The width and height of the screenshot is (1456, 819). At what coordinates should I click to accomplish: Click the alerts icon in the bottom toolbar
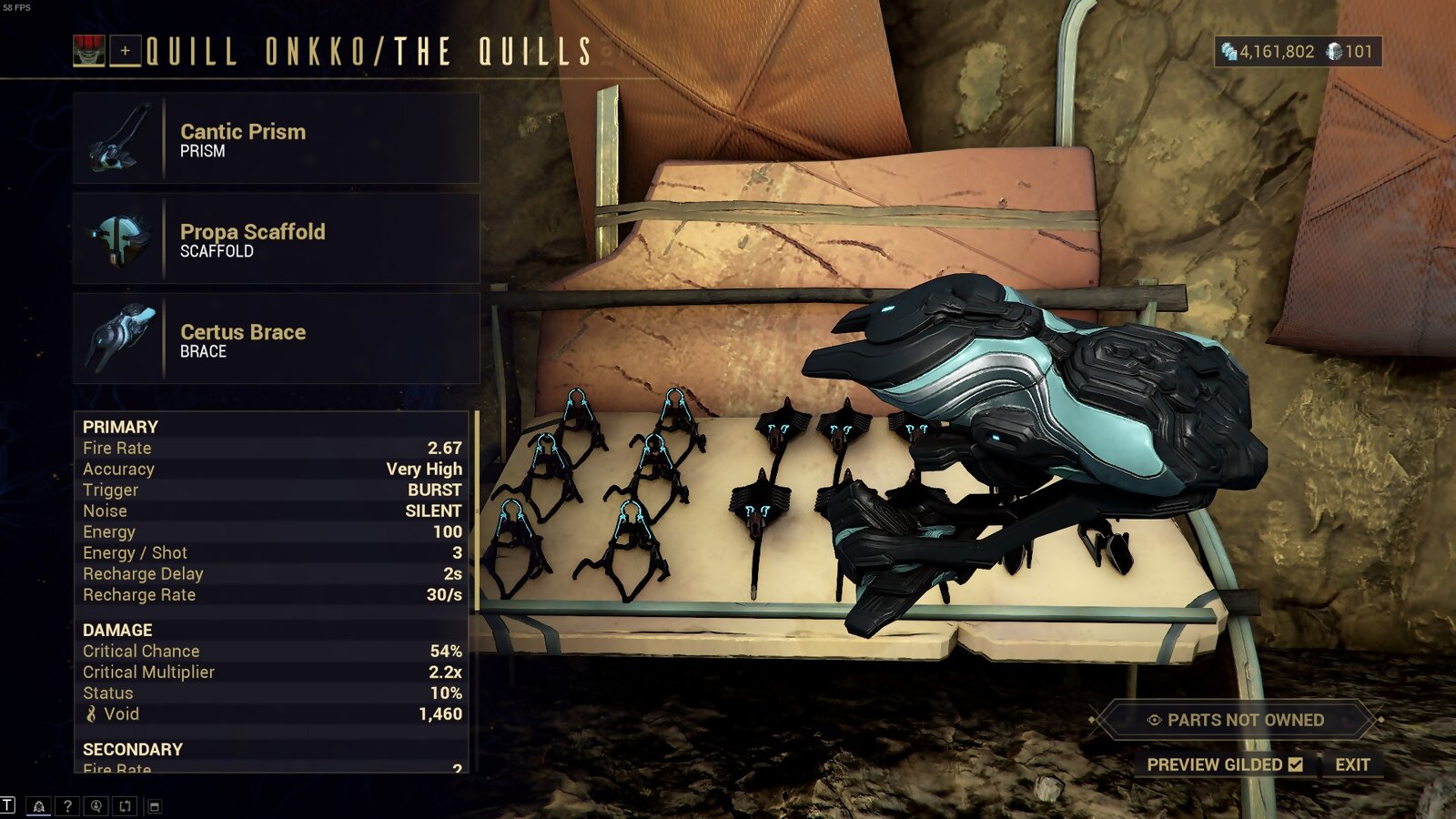pos(40,804)
